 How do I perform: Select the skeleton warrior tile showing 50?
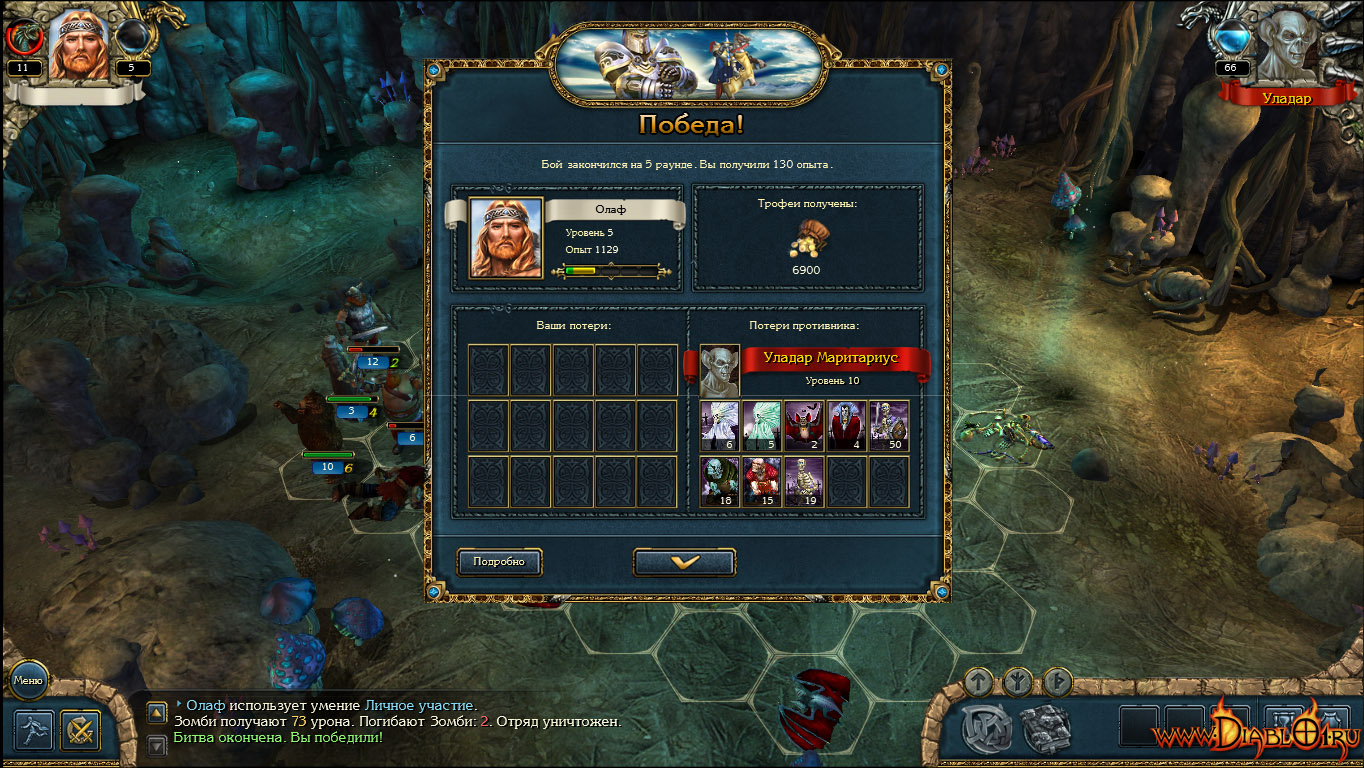889,426
